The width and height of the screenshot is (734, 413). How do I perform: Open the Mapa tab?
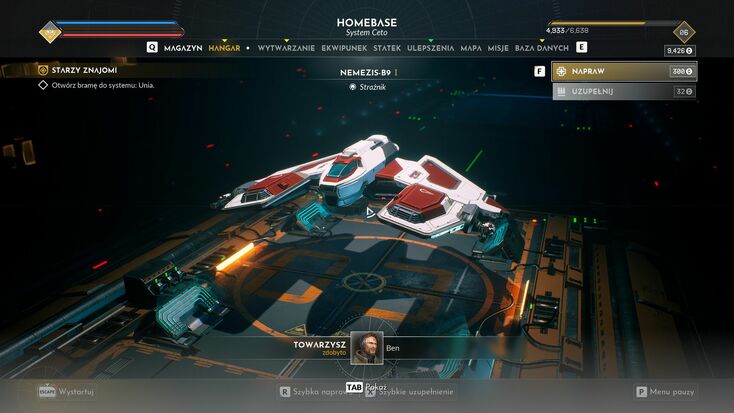[471, 47]
